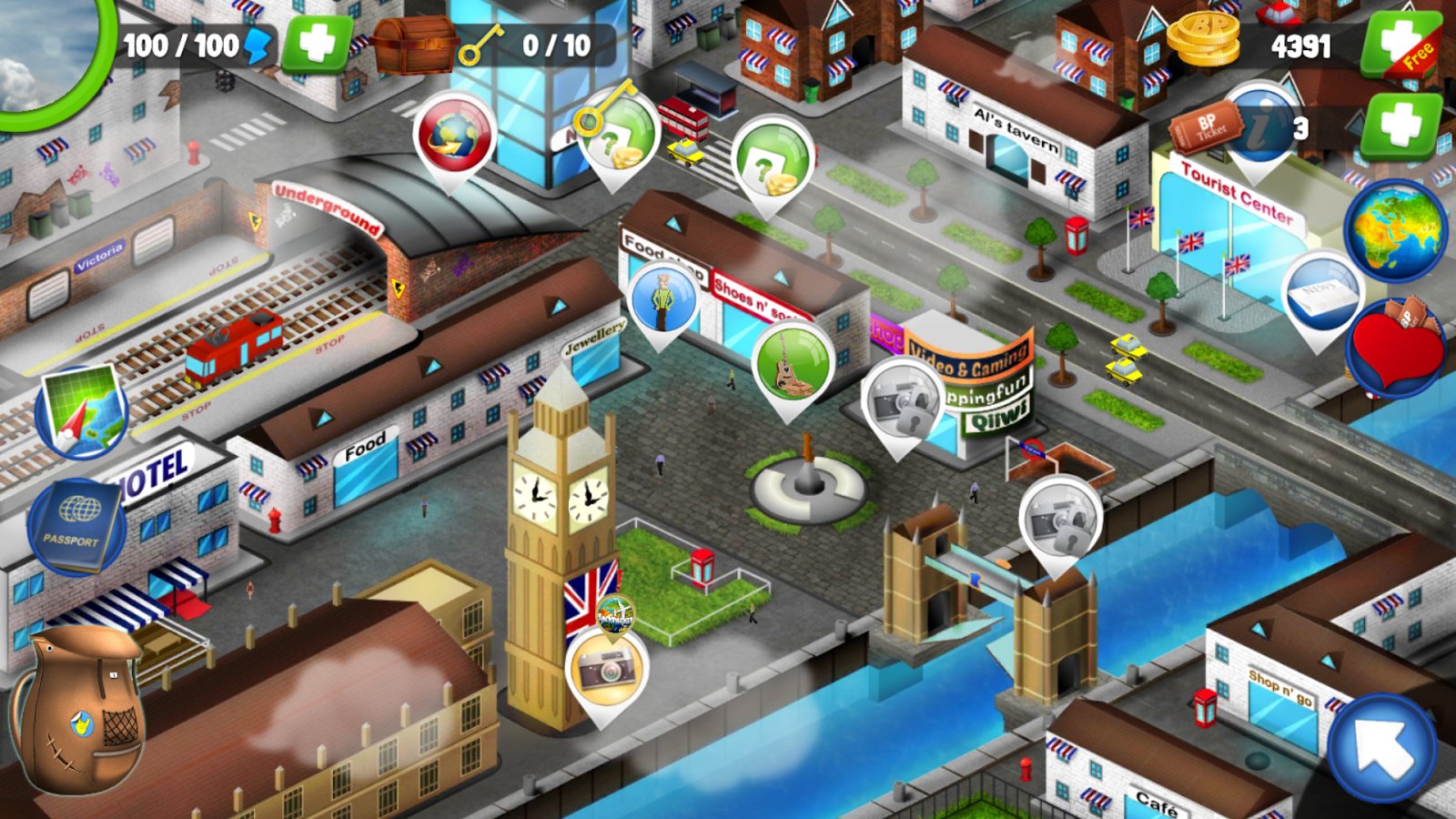
Task: Open the leather backpack inventory
Action: (x=79, y=710)
